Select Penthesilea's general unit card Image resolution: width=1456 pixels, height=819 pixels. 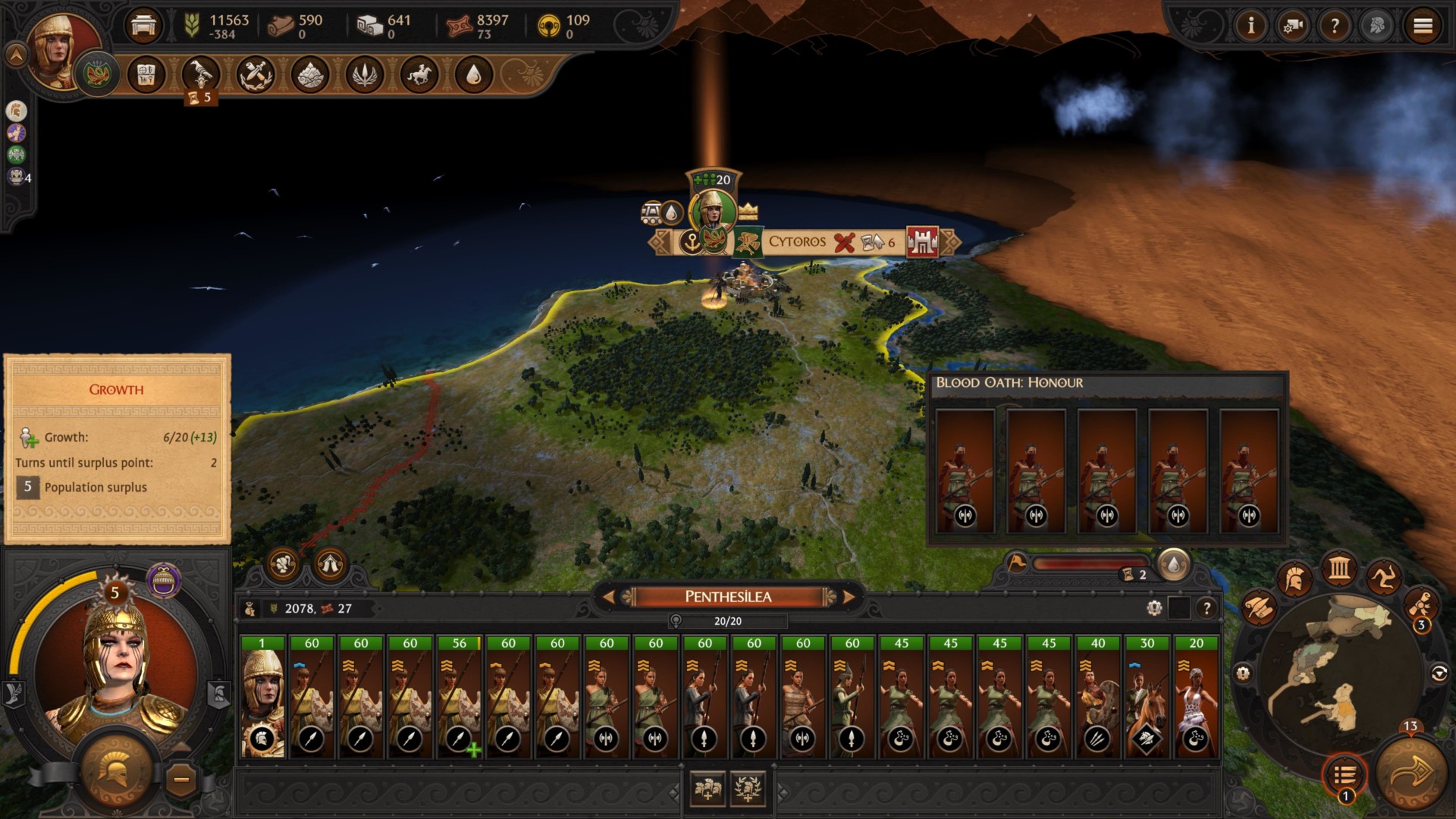point(262,697)
